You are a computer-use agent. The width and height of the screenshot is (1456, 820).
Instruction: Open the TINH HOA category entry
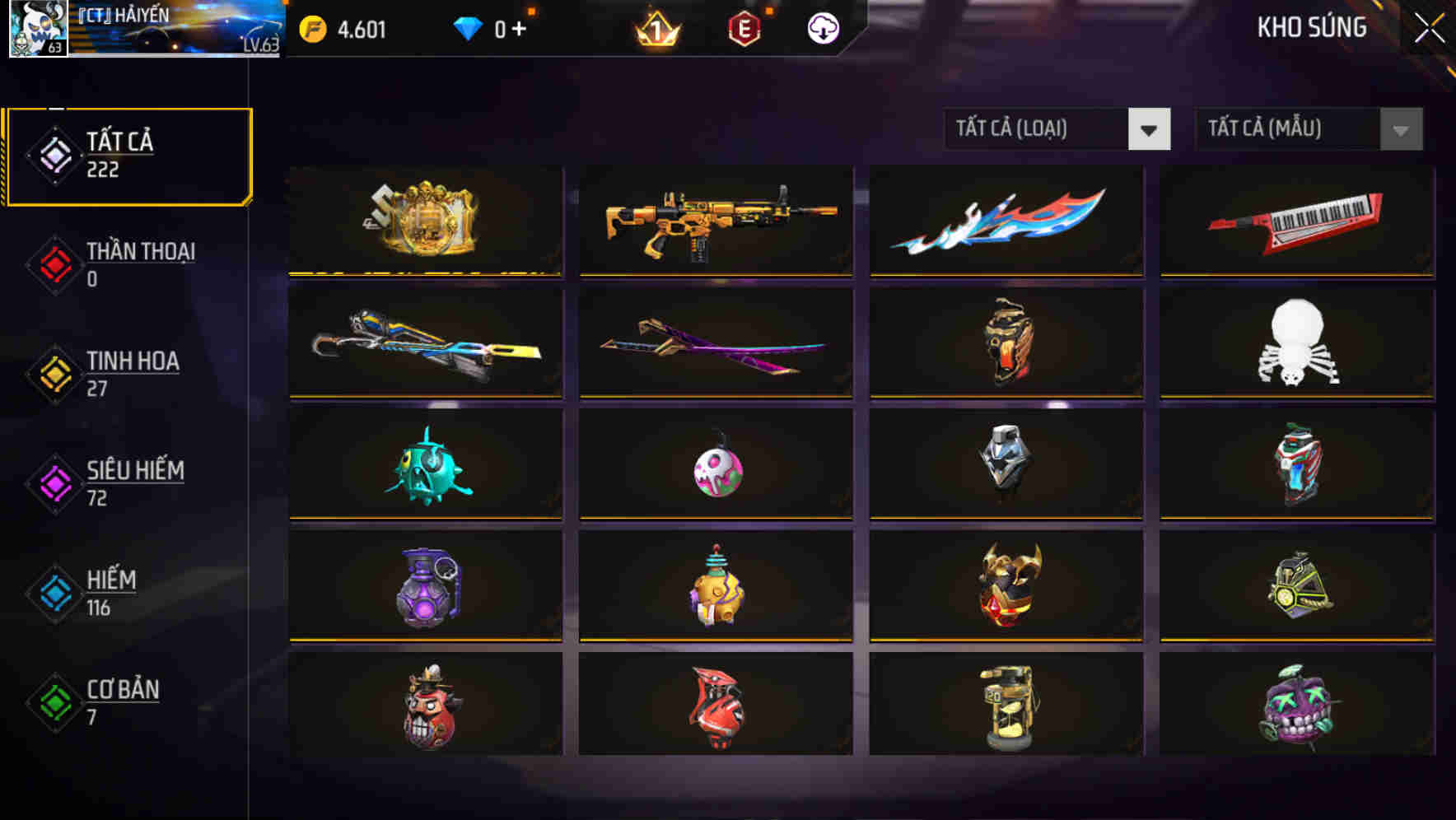pos(124,375)
